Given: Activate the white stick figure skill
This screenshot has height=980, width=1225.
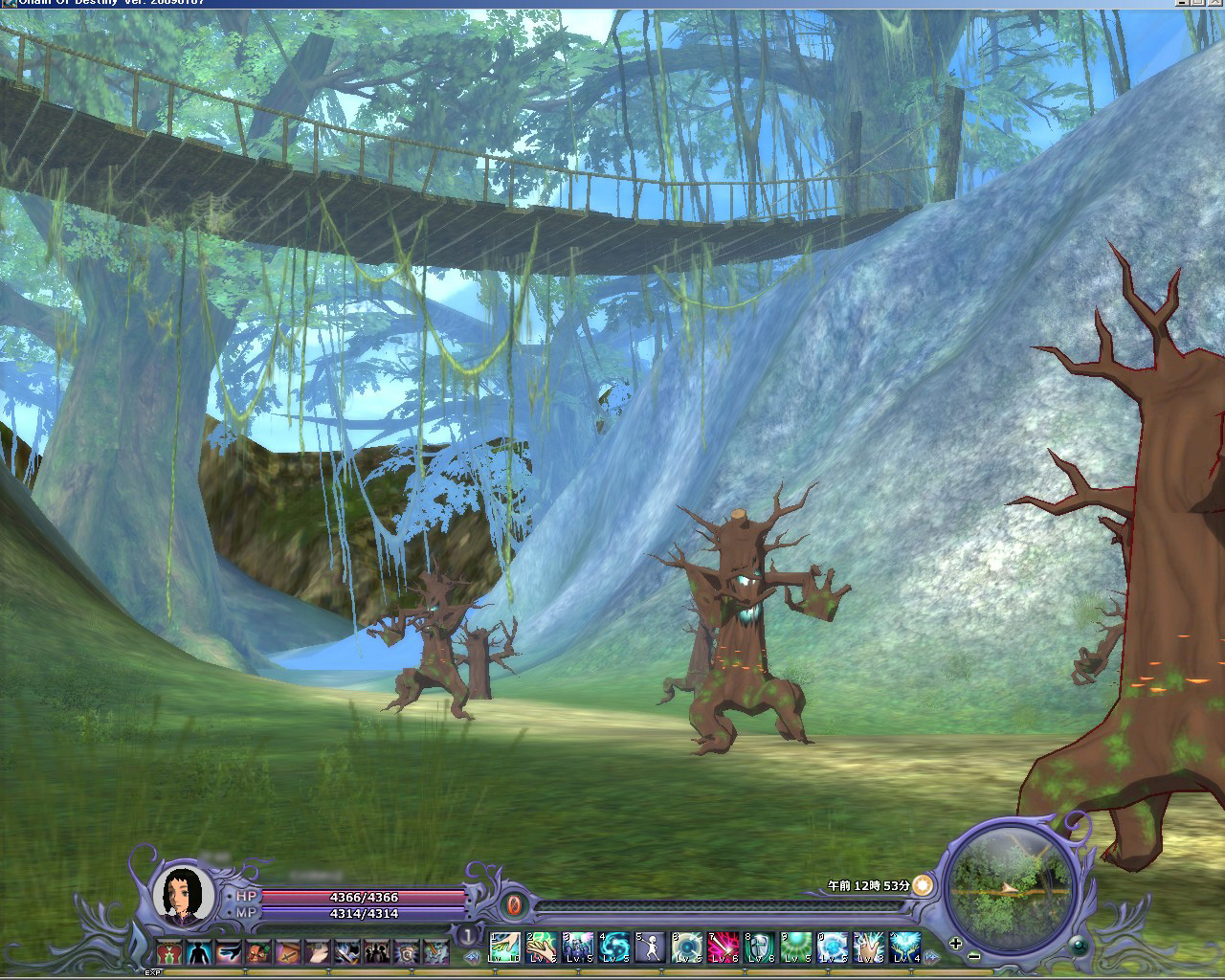Looking at the screenshot, I should [x=650, y=947].
